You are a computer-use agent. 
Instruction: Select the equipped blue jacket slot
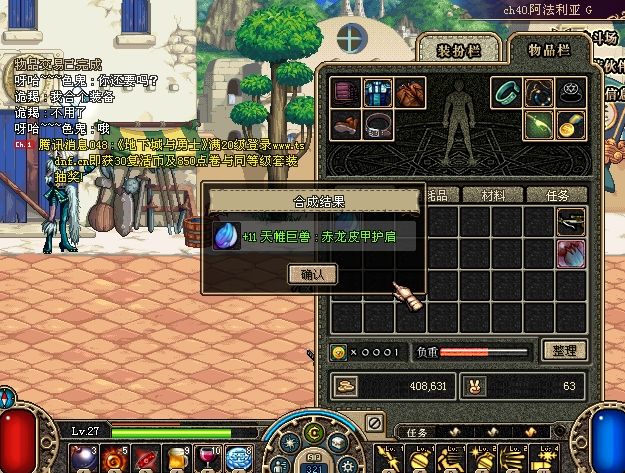coord(379,92)
